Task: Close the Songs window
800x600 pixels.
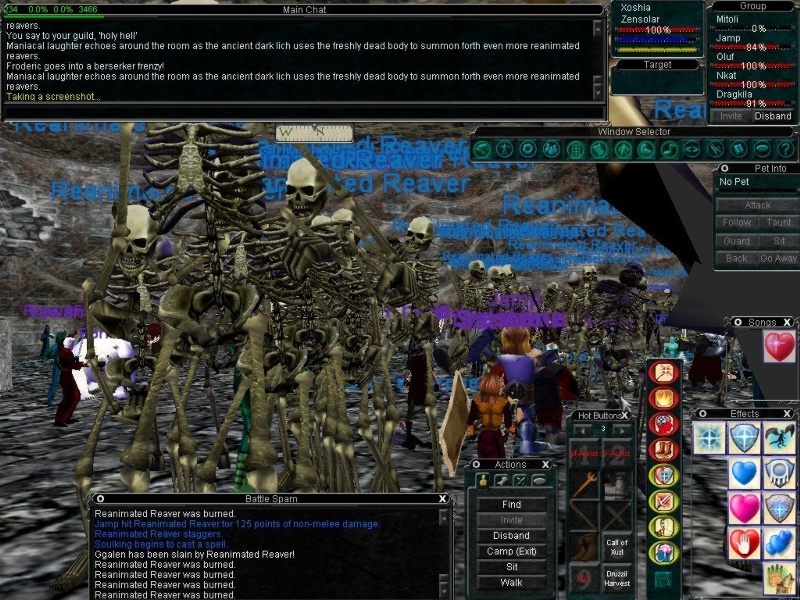Action: pos(788,322)
